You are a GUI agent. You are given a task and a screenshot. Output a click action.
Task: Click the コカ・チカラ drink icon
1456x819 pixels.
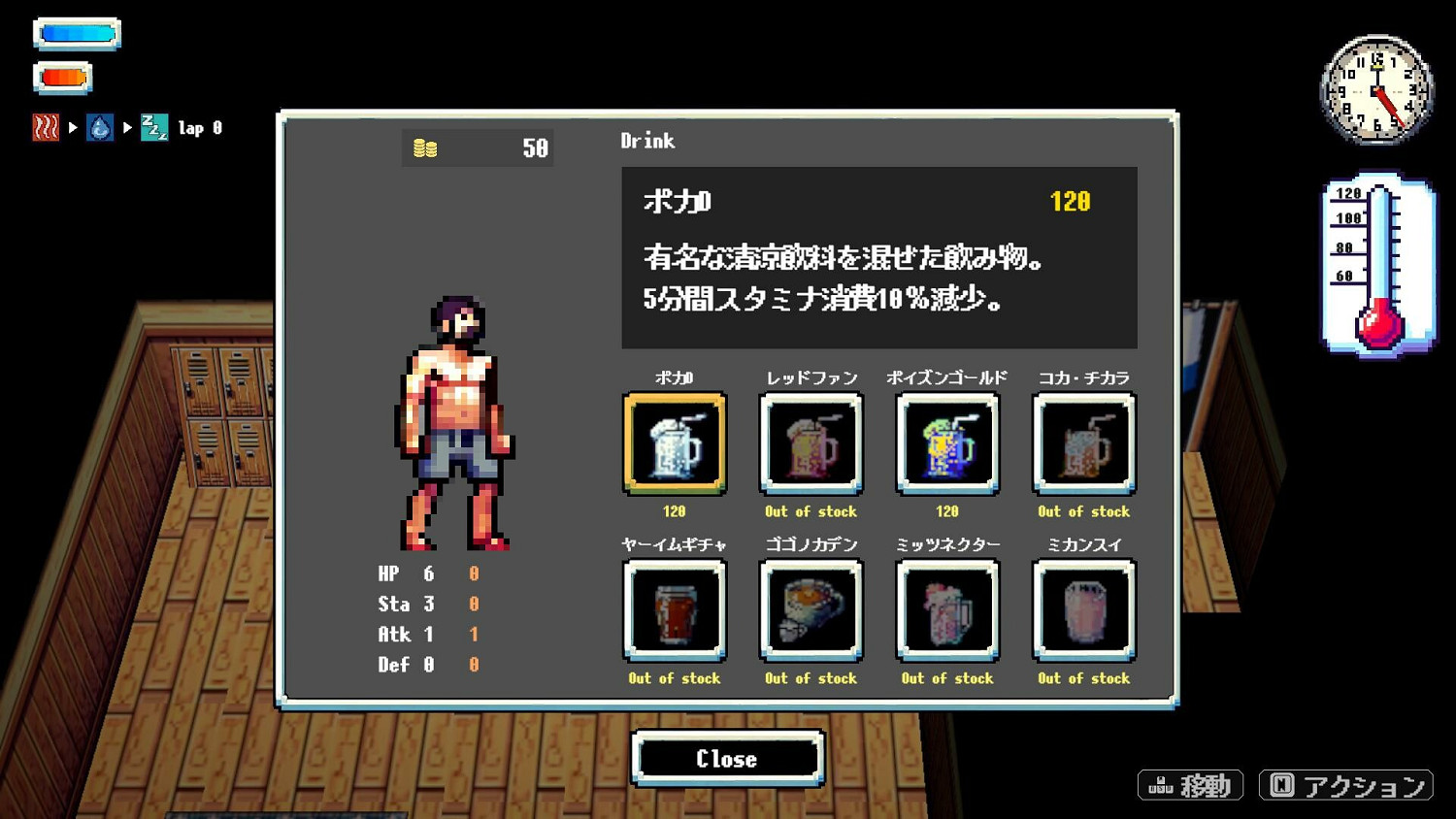[x=1083, y=442]
